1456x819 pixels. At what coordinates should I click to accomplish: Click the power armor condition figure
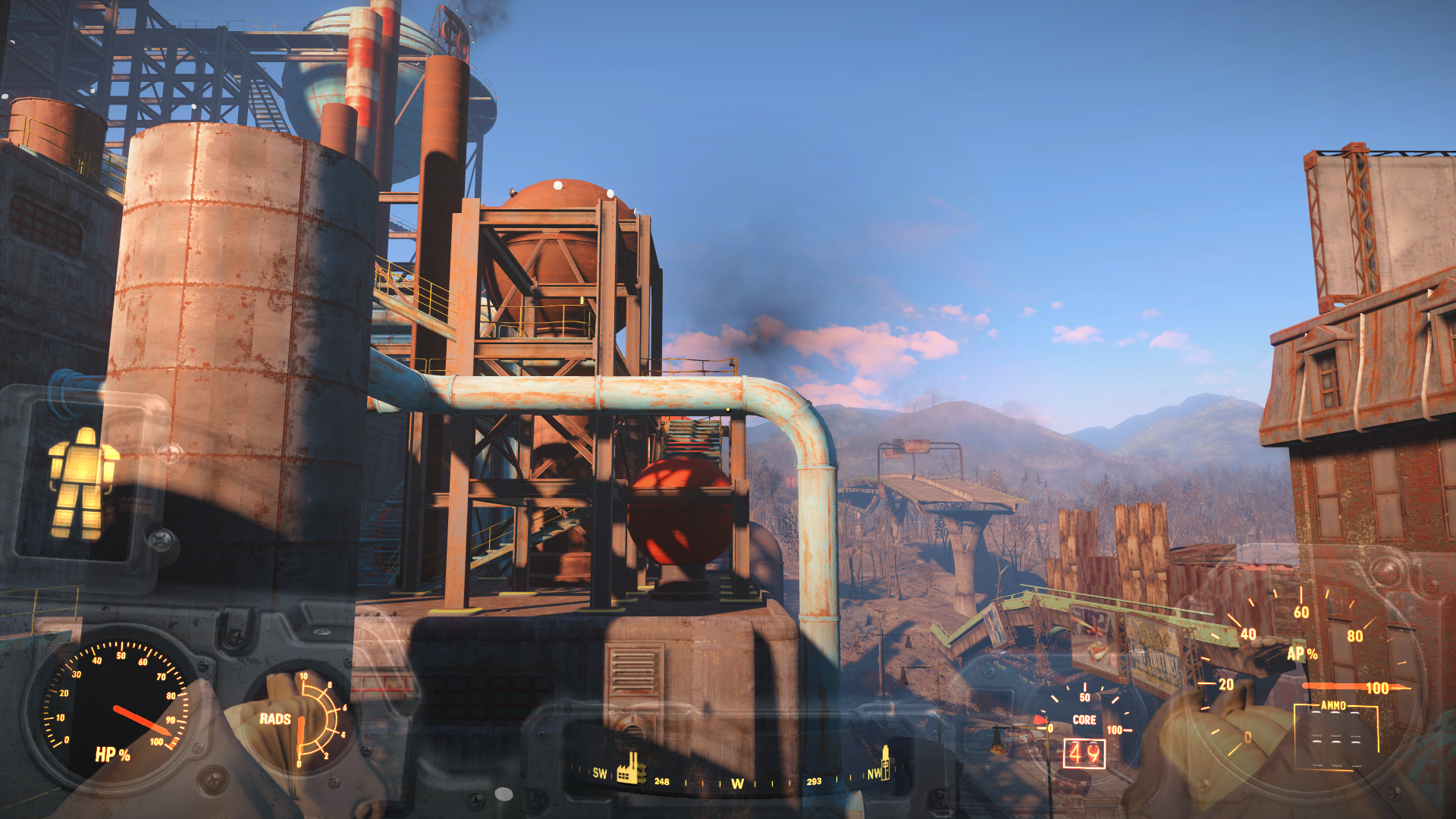[x=80, y=483]
